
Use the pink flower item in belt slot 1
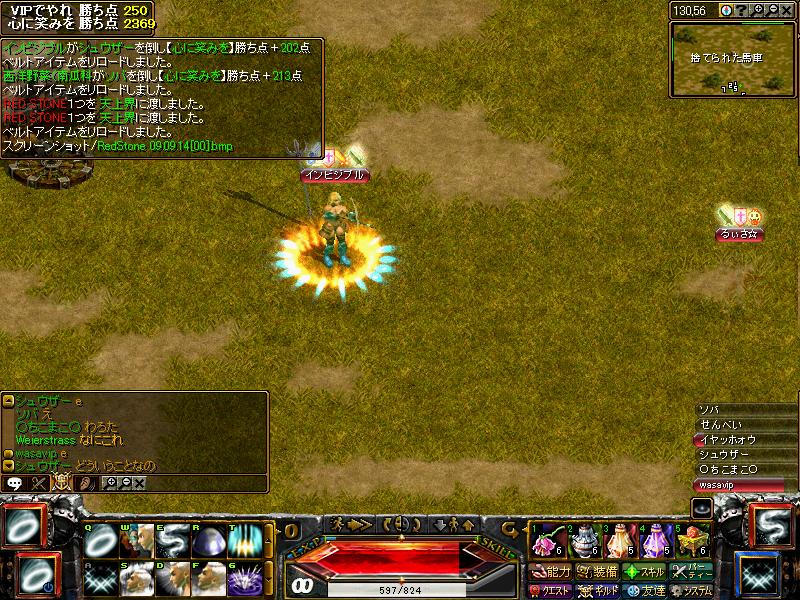tap(545, 541)
